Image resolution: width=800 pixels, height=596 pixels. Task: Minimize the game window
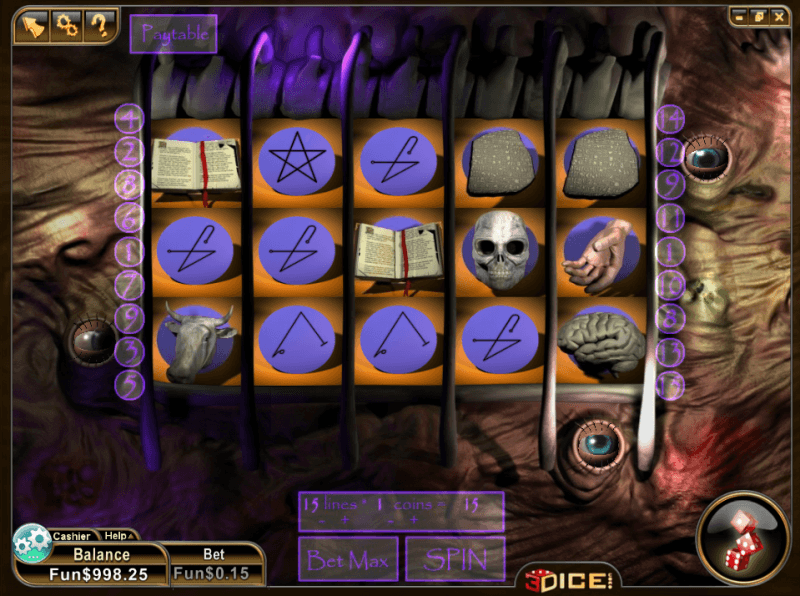(740, 16)
